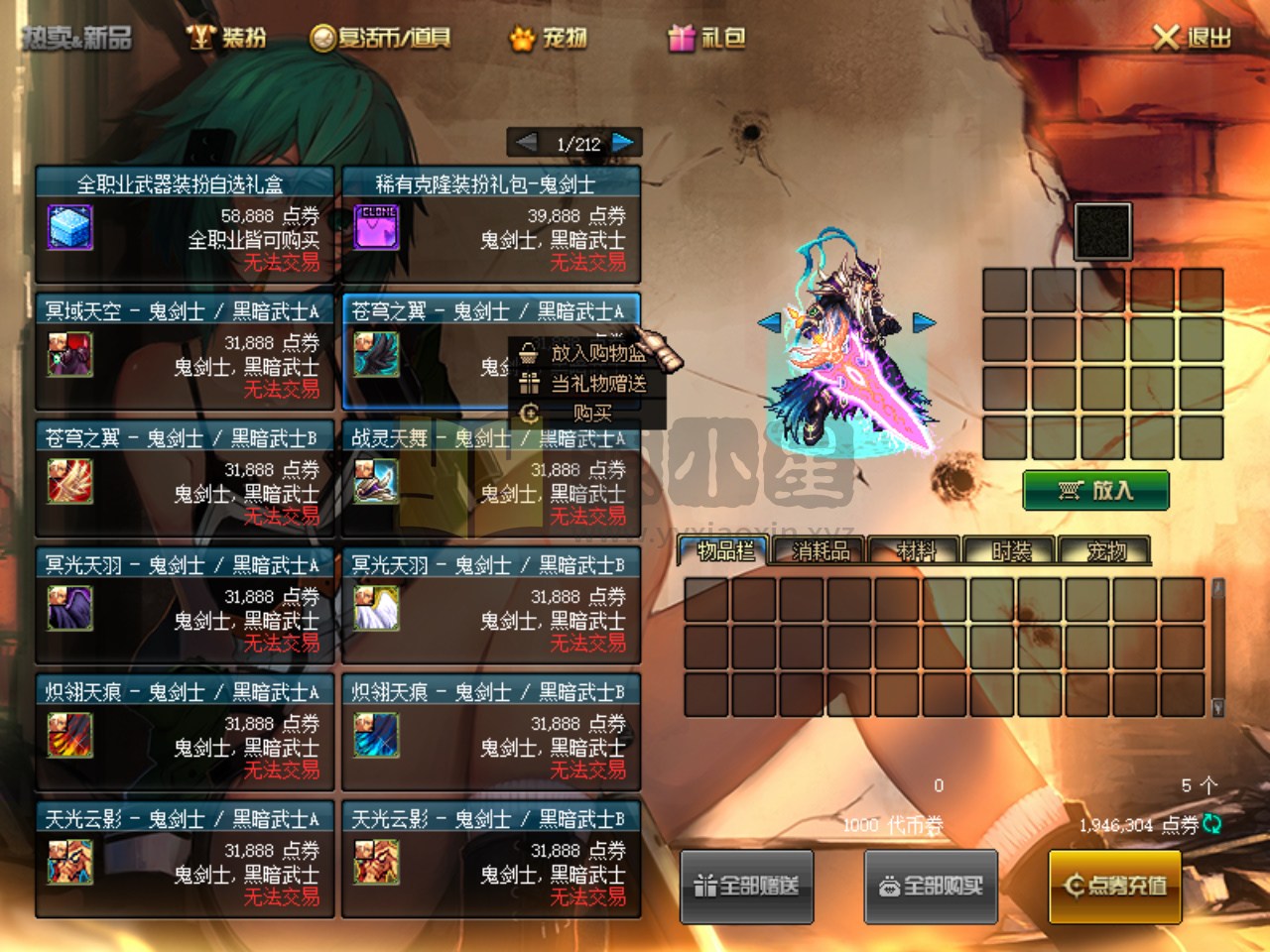The height and width of the screenshot is (952, 1270).
Task: Click the next page arrow beside 1/212
Action: tap(623, 142)
